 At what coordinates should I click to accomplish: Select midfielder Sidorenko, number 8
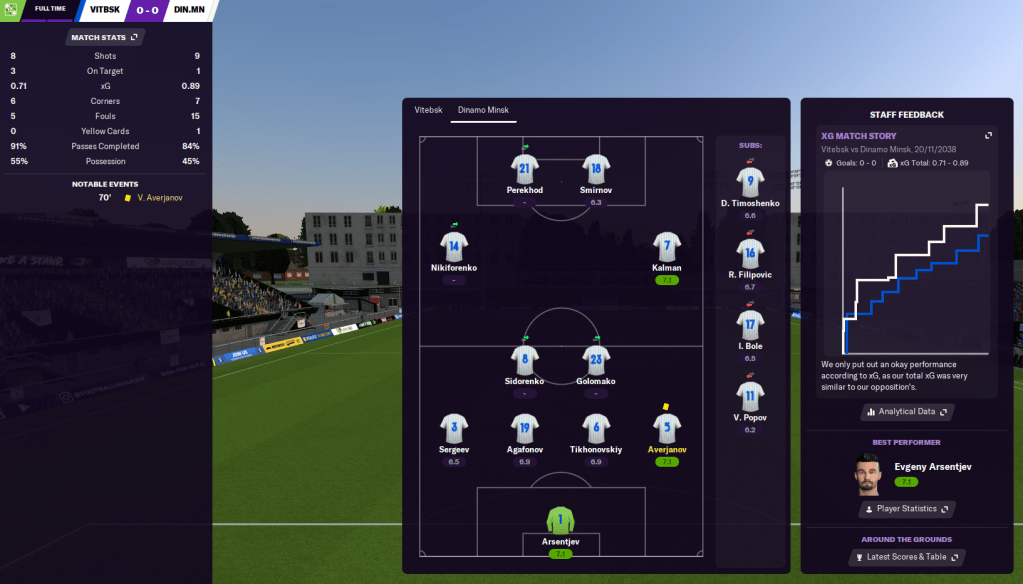[x=525, y=360]
